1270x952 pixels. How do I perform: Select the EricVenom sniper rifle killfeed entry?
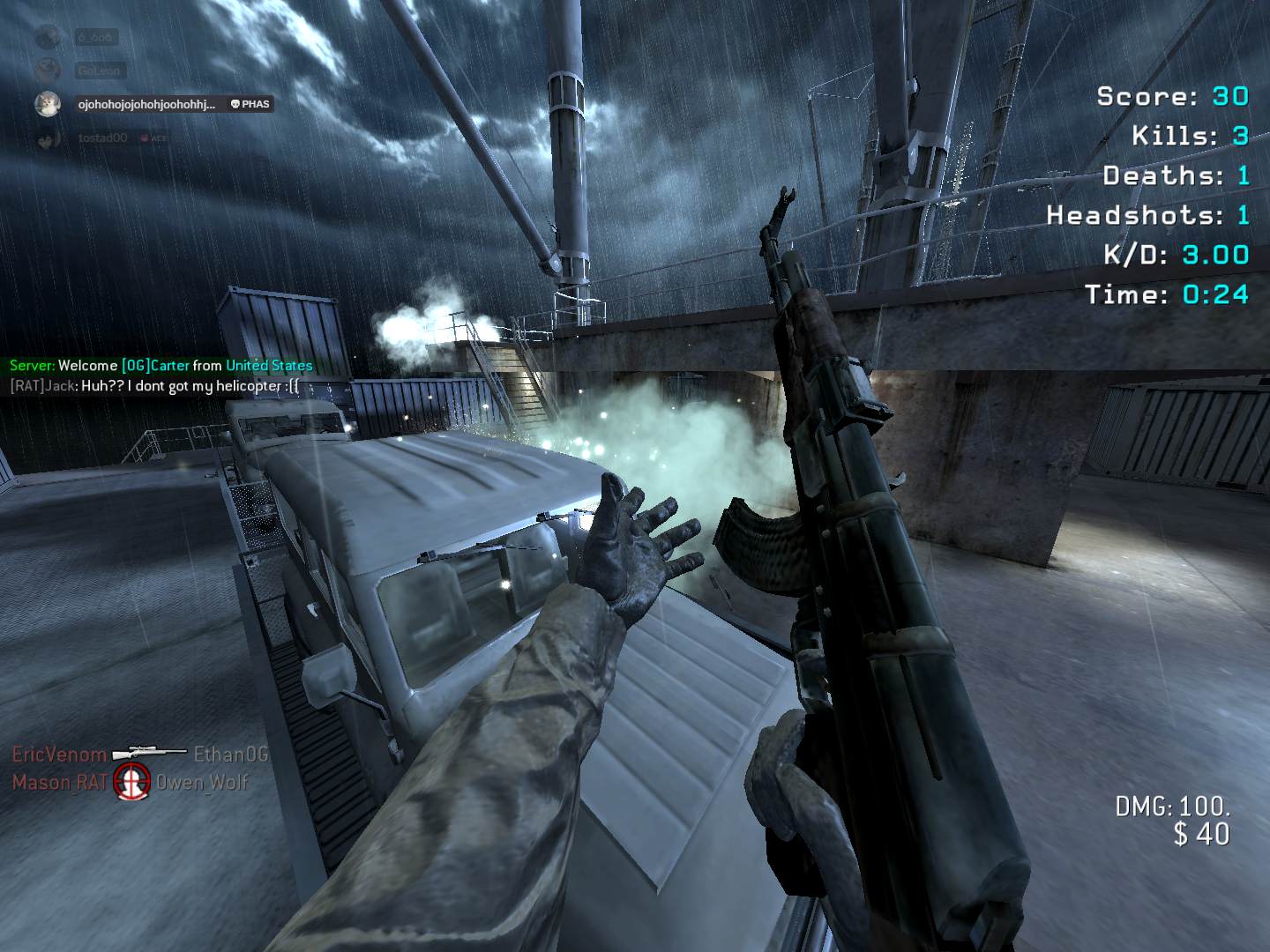pos(139,755)
